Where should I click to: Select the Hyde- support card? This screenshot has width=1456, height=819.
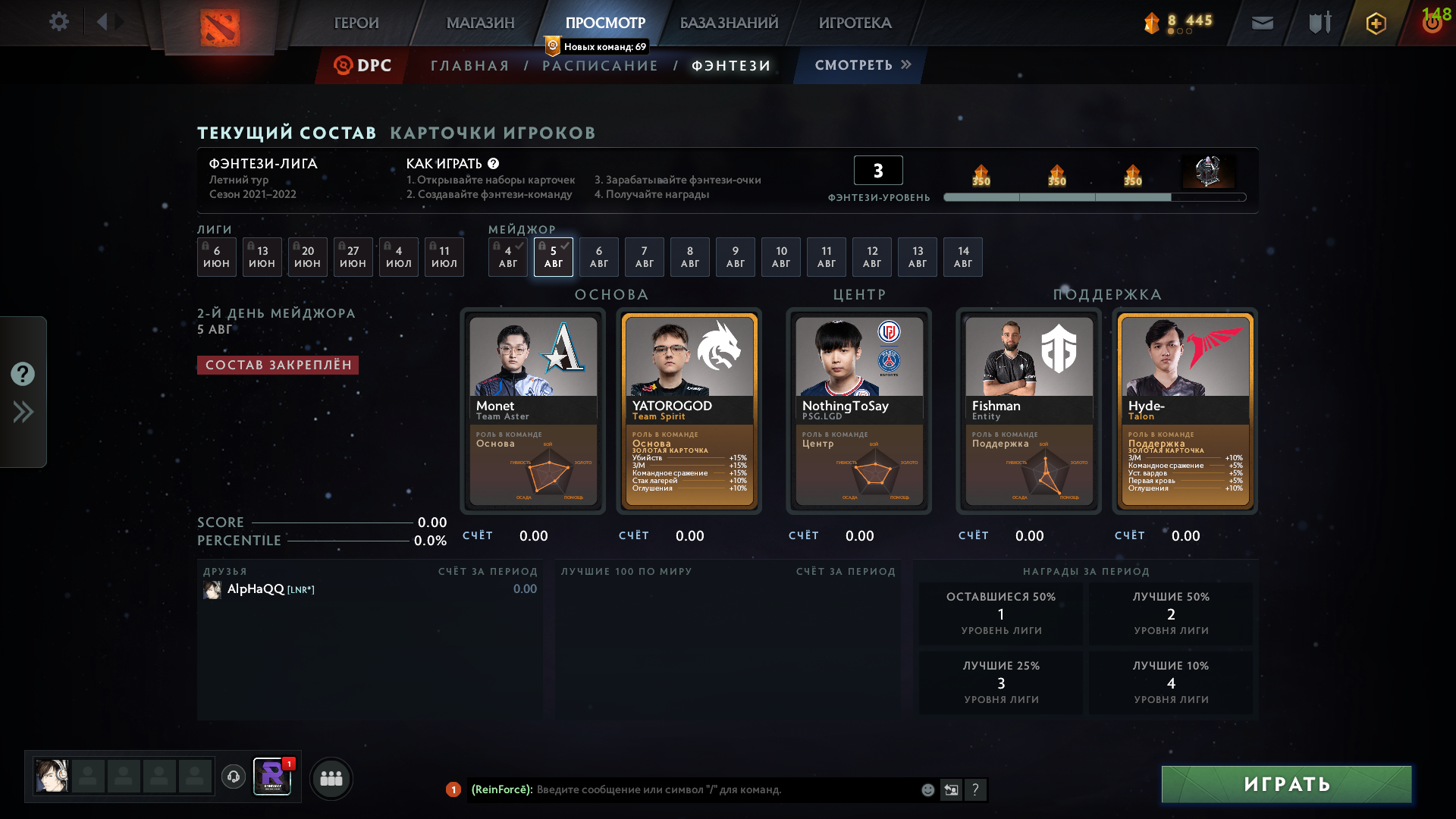click(1185, 410)
